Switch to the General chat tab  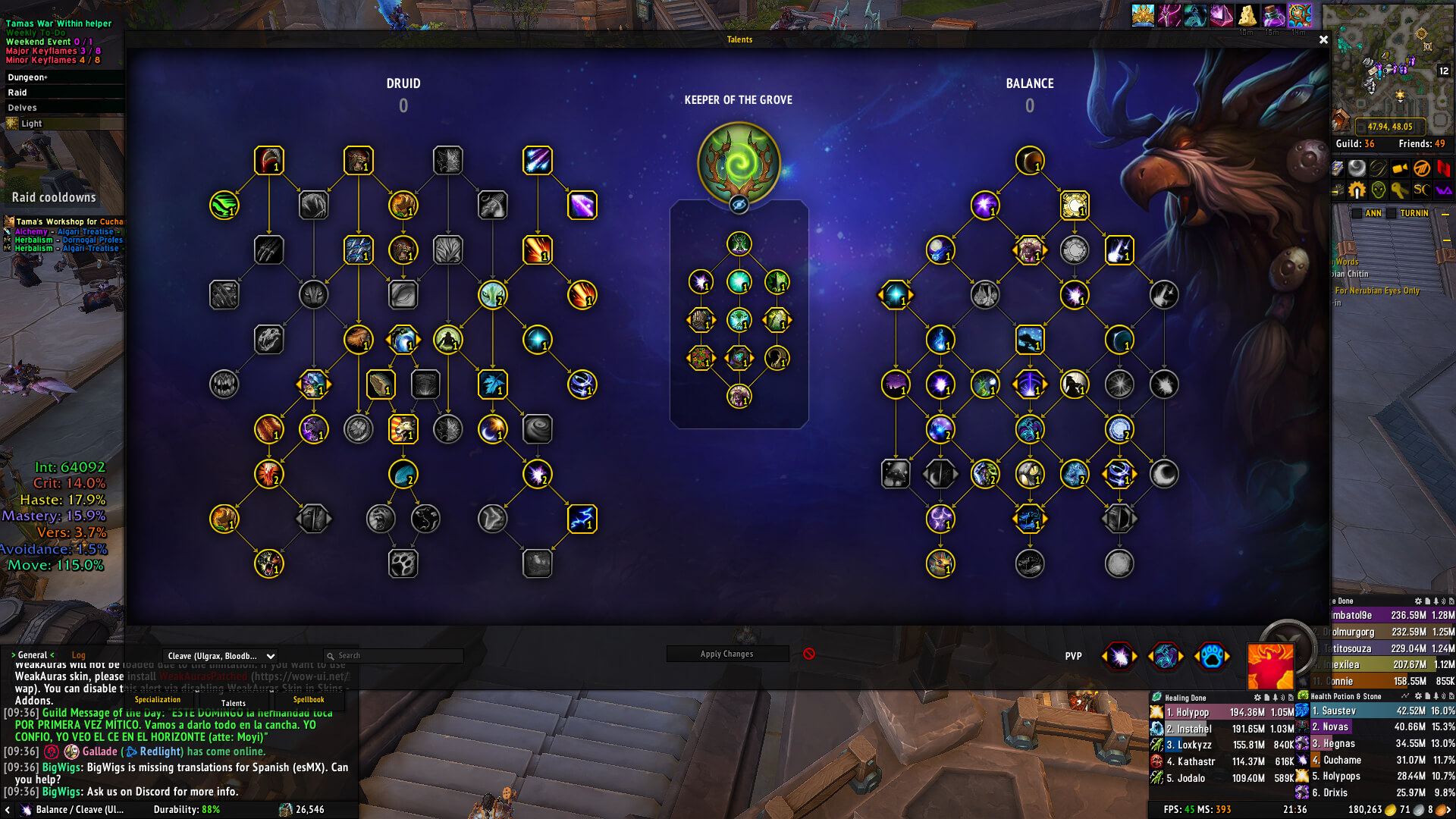(x=33, y=655)
